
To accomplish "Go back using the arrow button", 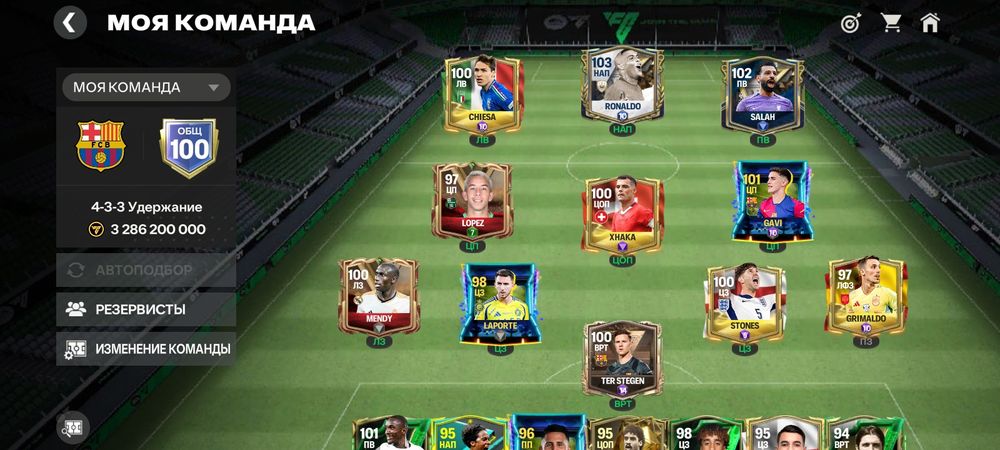I will (70, 22).
